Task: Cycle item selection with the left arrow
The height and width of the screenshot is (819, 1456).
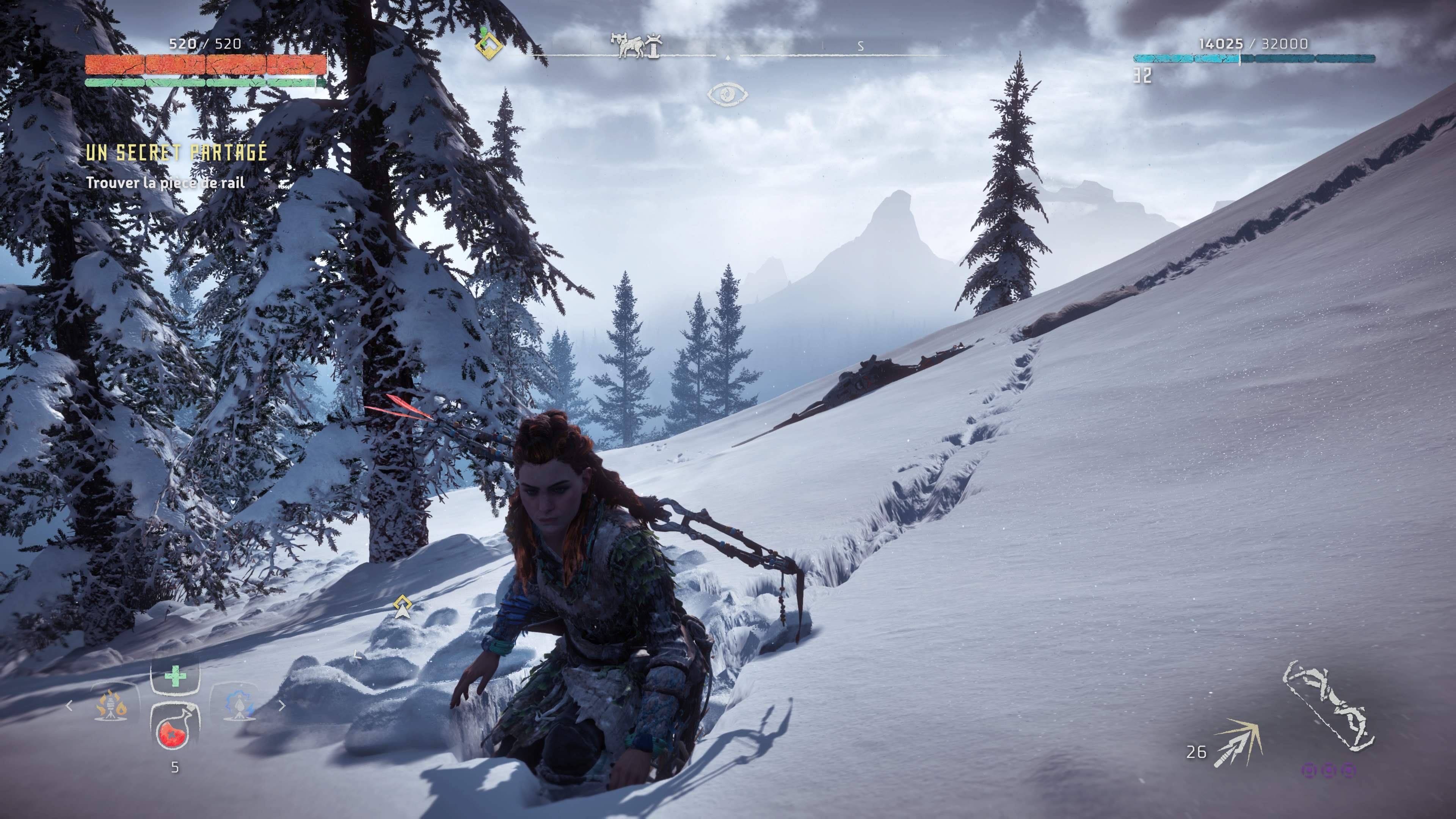Action: coord(69,705)
